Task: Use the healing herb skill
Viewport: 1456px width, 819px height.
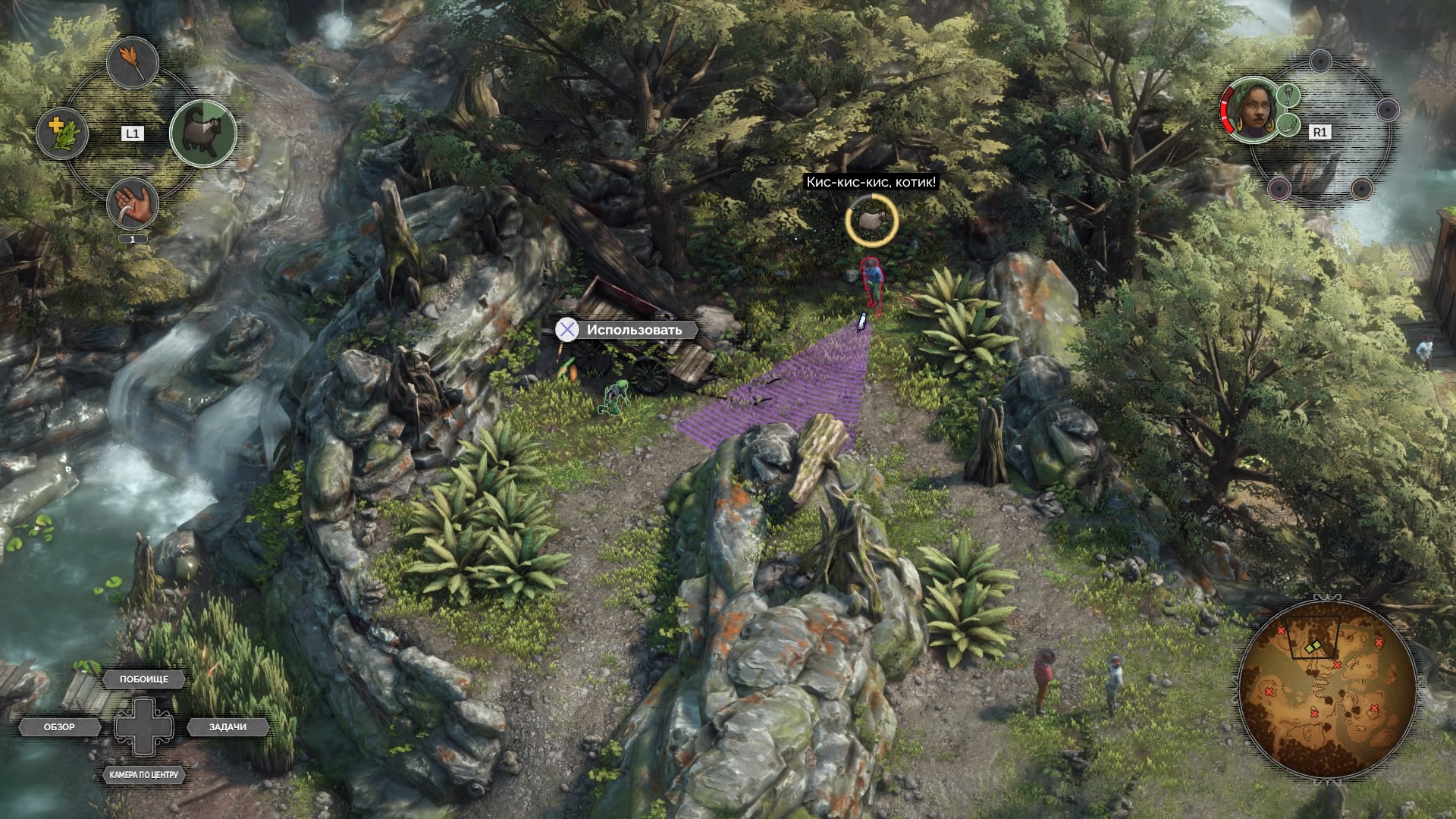Action: (63, 133)
